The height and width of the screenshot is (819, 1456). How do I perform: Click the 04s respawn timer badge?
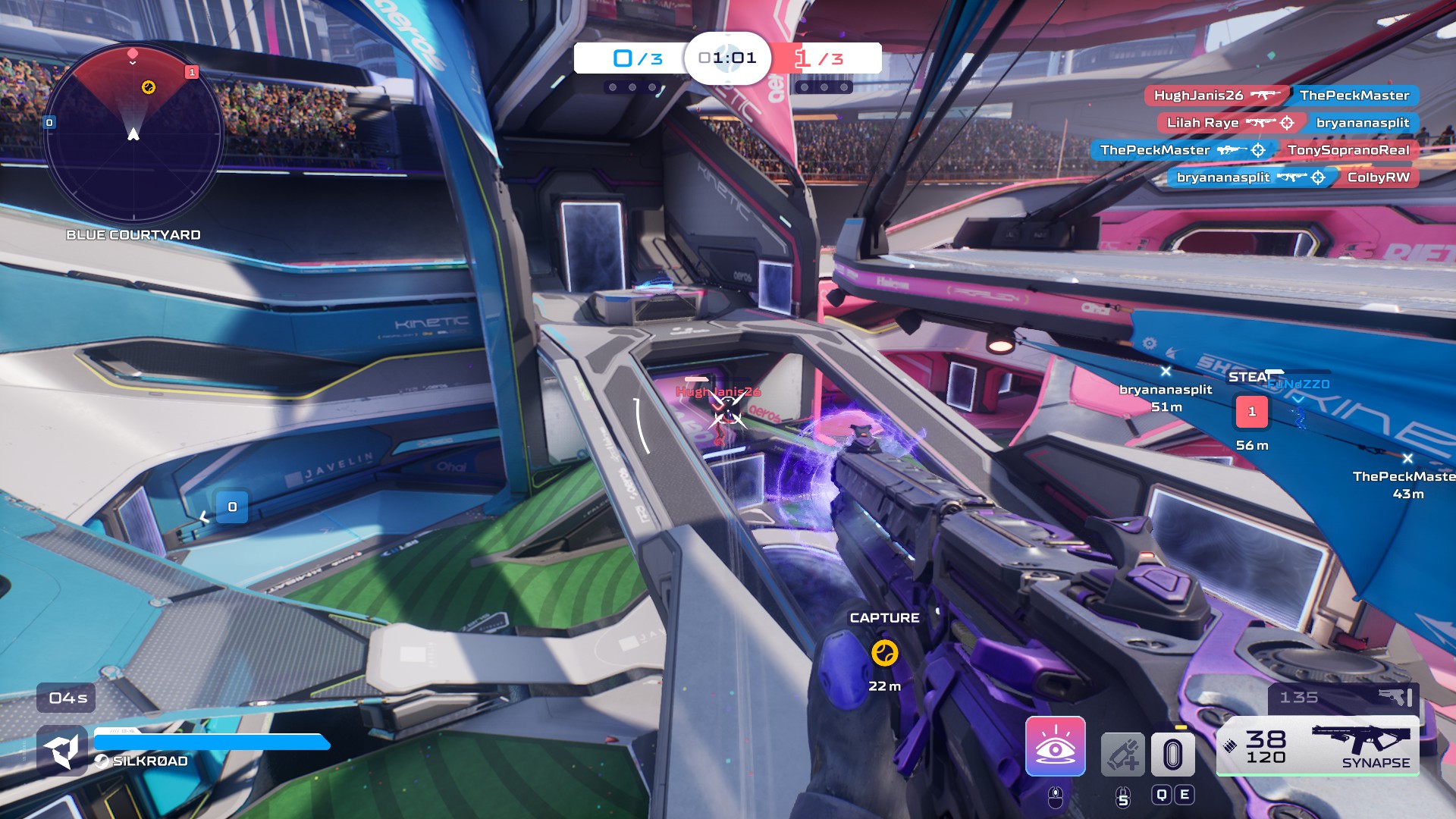[65, 698]
